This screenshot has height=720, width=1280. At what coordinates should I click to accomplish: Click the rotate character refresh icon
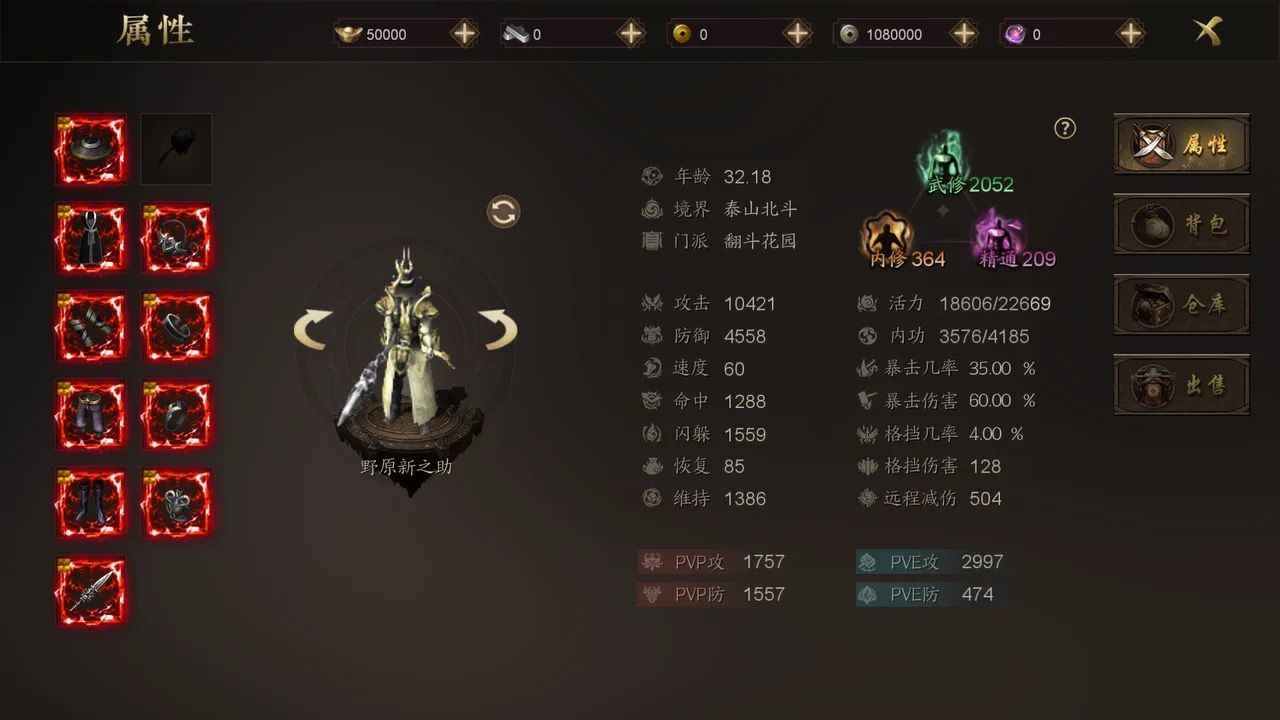coord(503,212)
